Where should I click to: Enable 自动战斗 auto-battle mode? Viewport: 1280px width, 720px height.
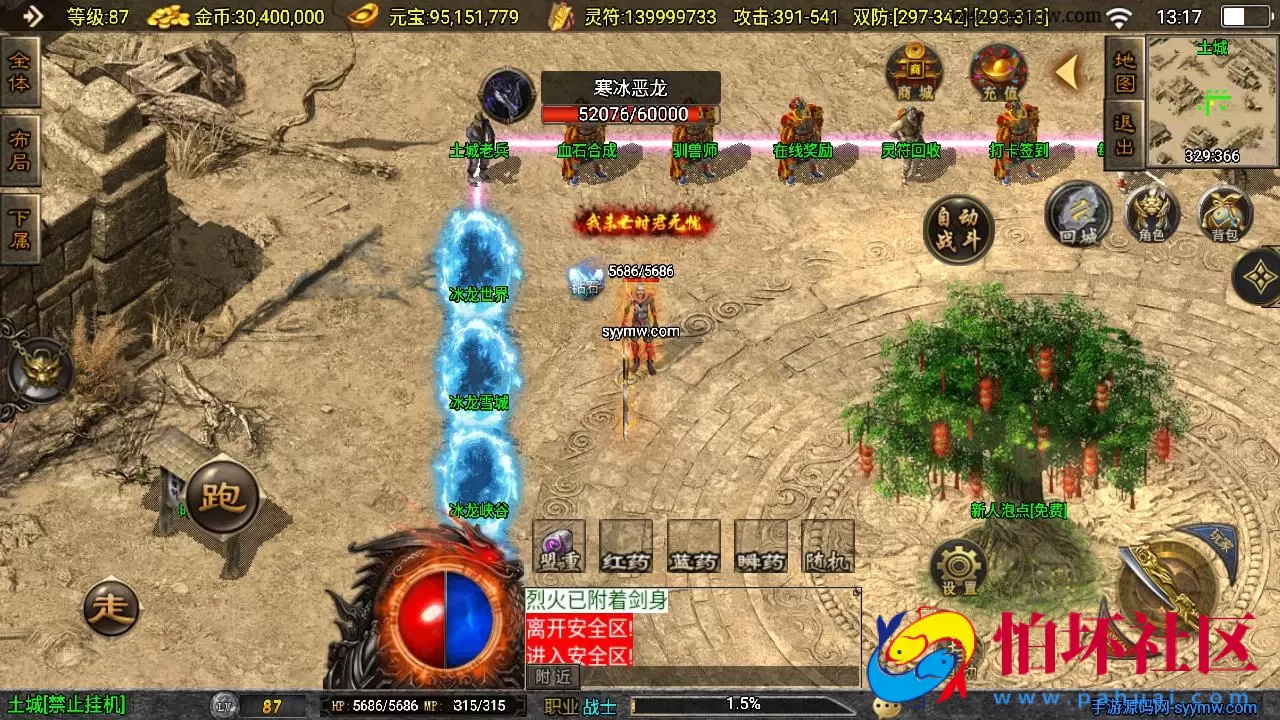(957, 228)
